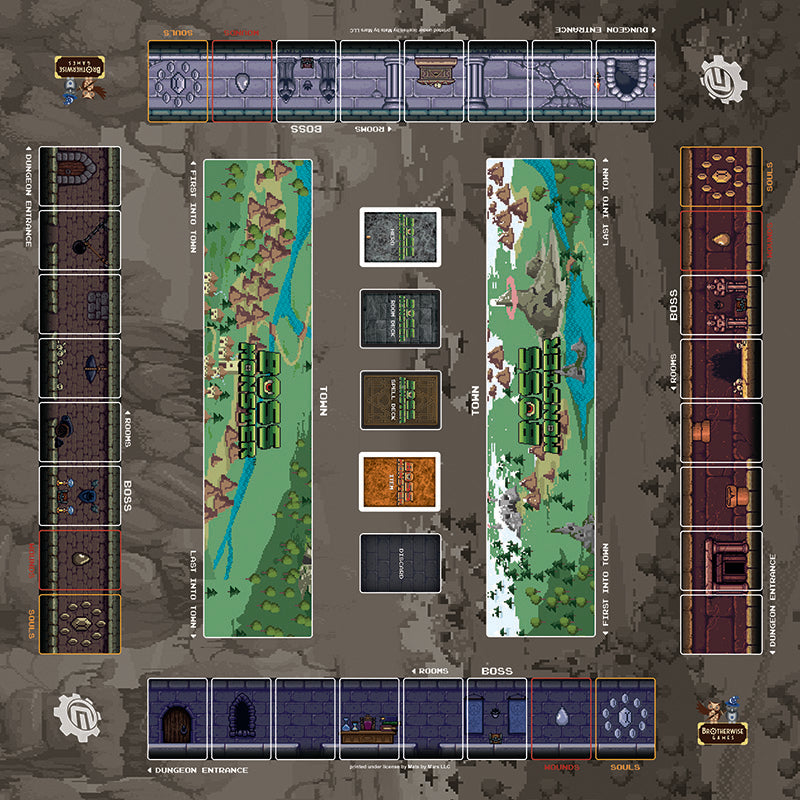Select the Hero deck card
This screenshot has height=800, width=800.
point(401,237)
